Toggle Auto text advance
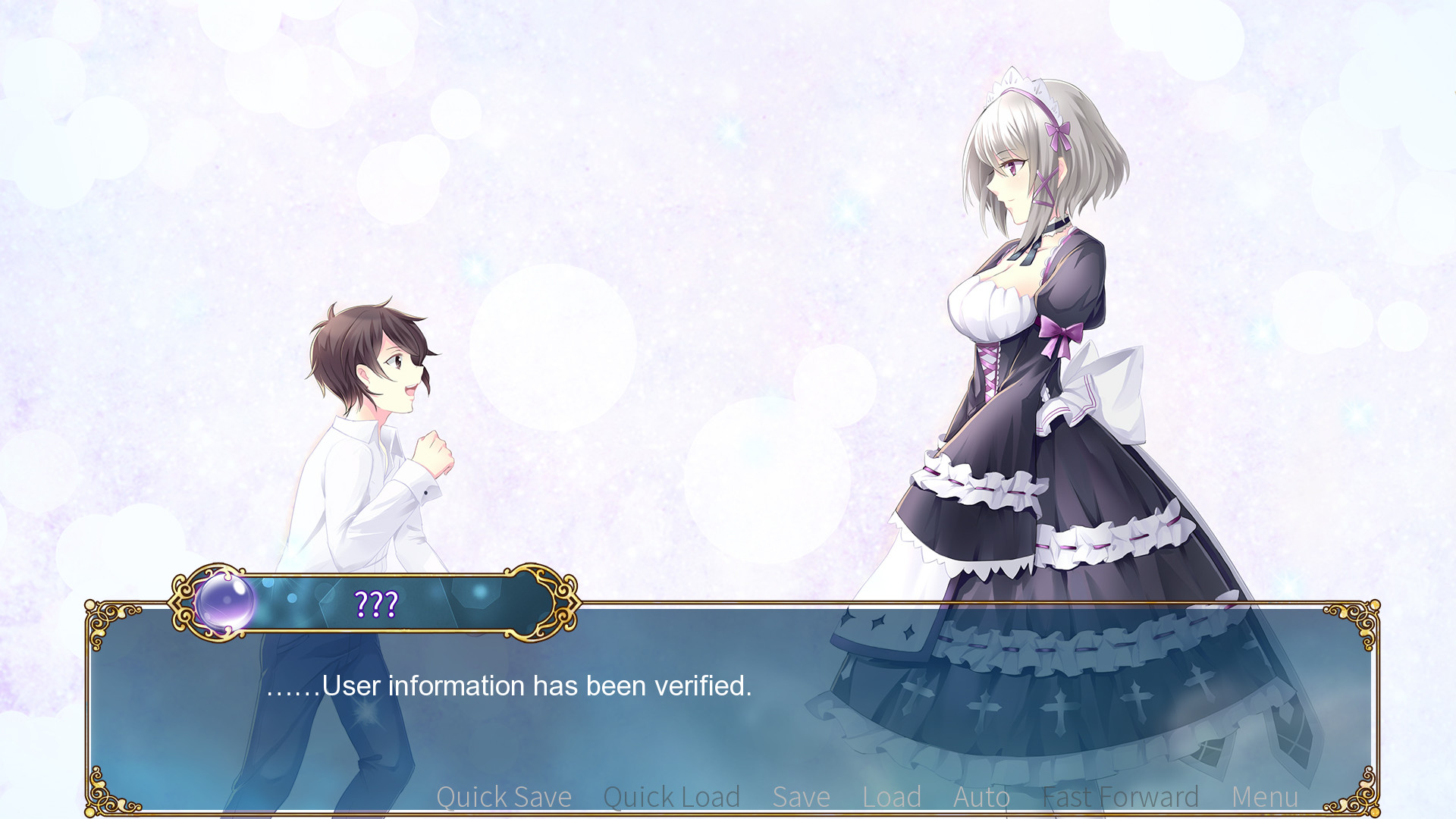The height and width of the screenshot is (819, 1456). point(981,797)
